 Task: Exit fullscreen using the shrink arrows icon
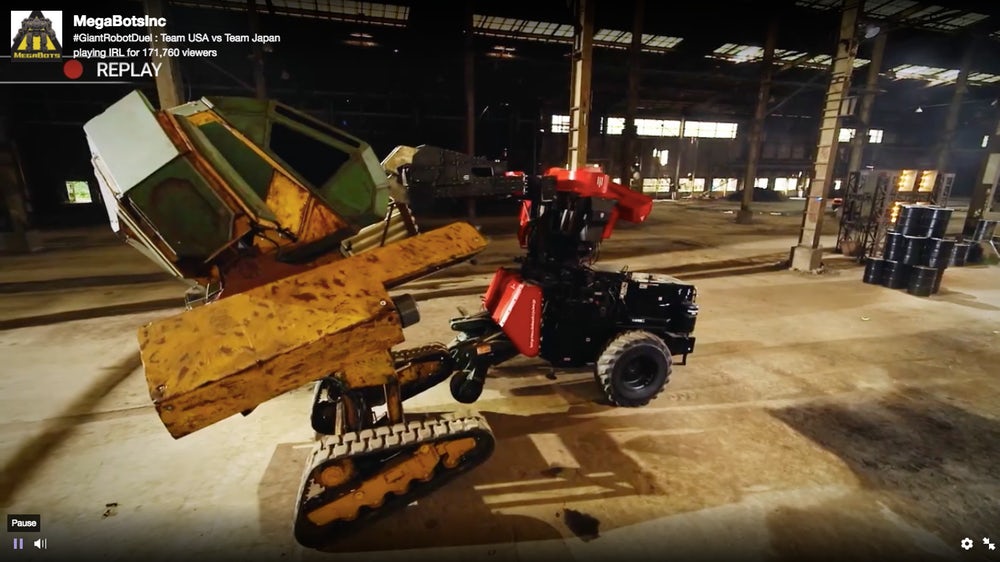coord(989,544)
